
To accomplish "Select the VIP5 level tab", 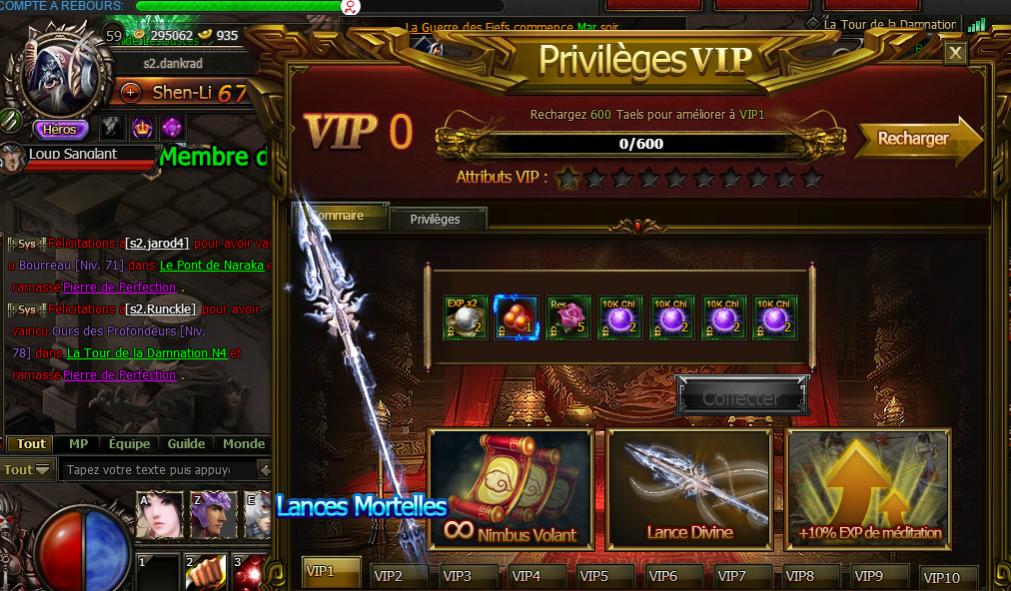I will [593, 576].
